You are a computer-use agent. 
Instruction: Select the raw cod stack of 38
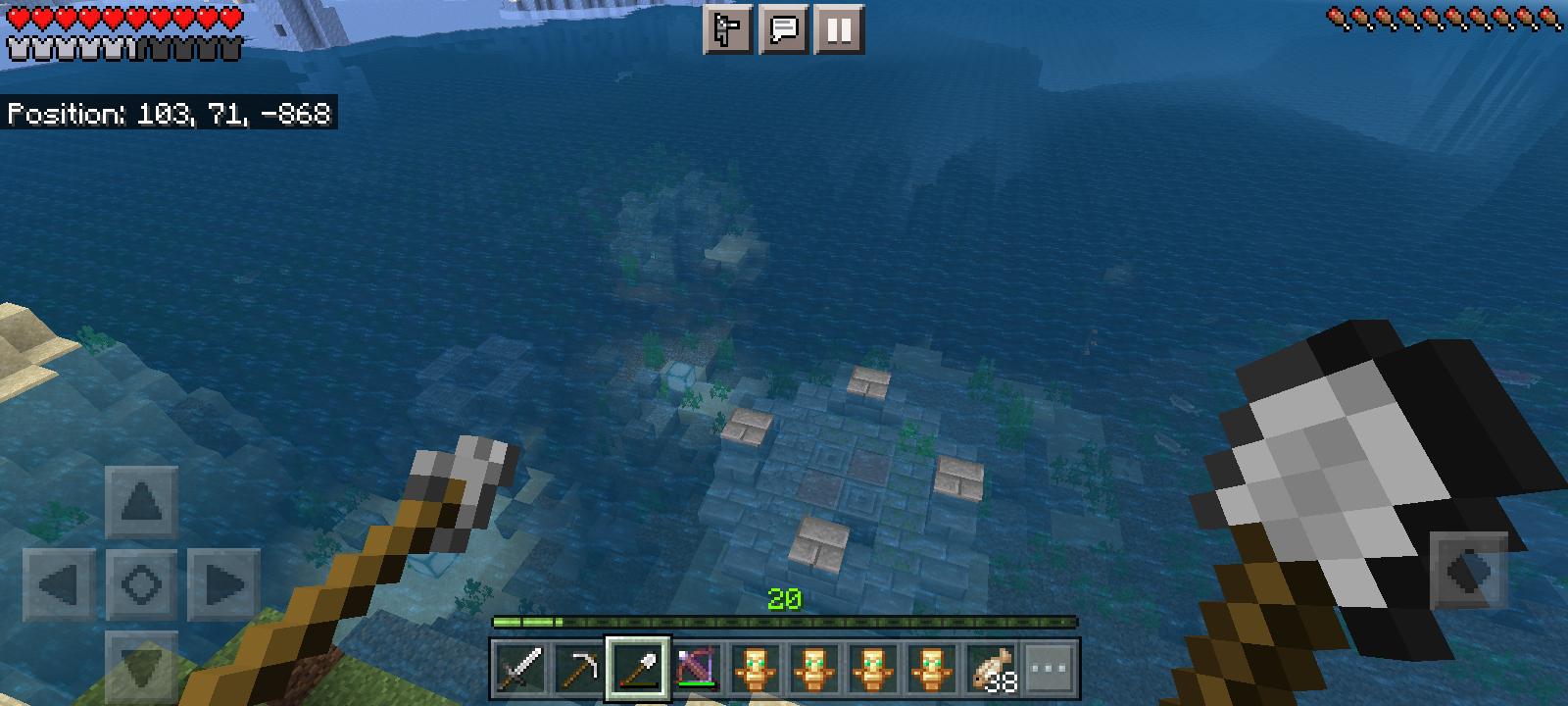point(991,666)
